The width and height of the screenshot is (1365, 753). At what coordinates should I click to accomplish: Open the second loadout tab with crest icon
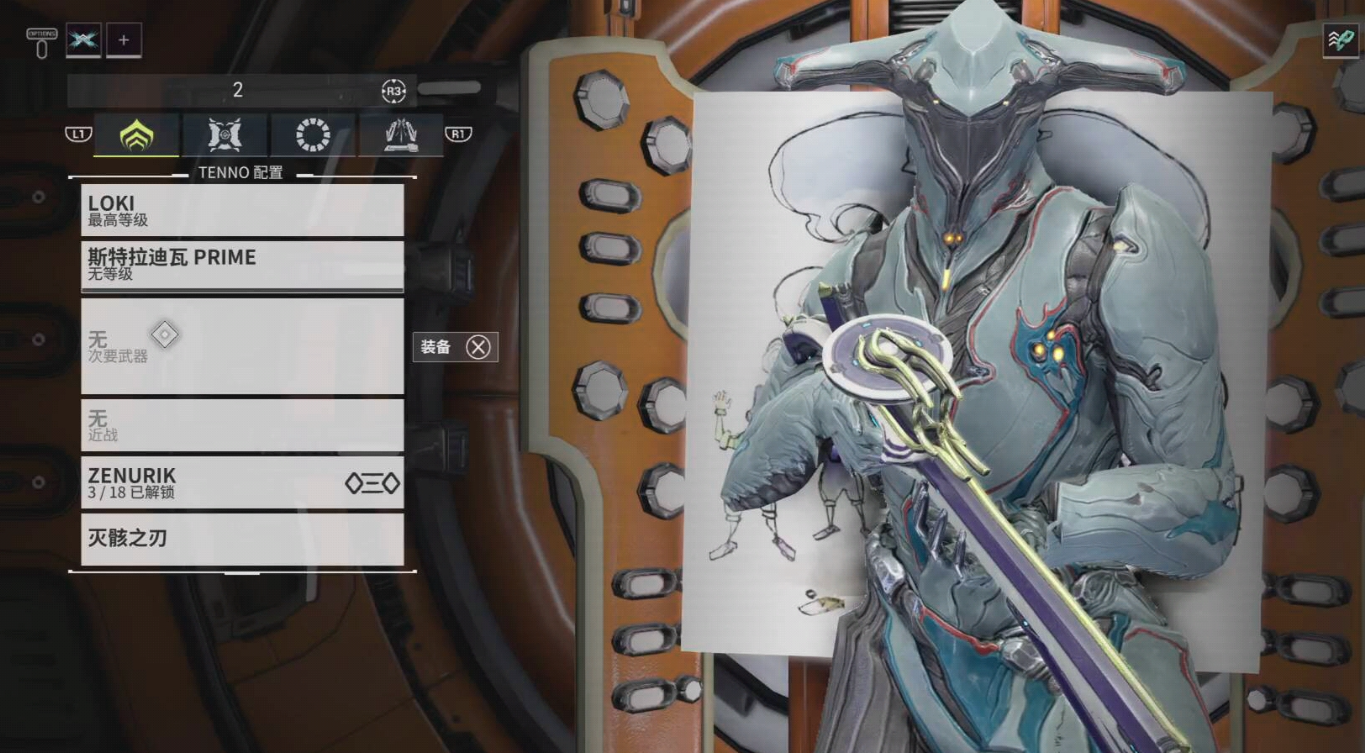(x=225, y=135)
